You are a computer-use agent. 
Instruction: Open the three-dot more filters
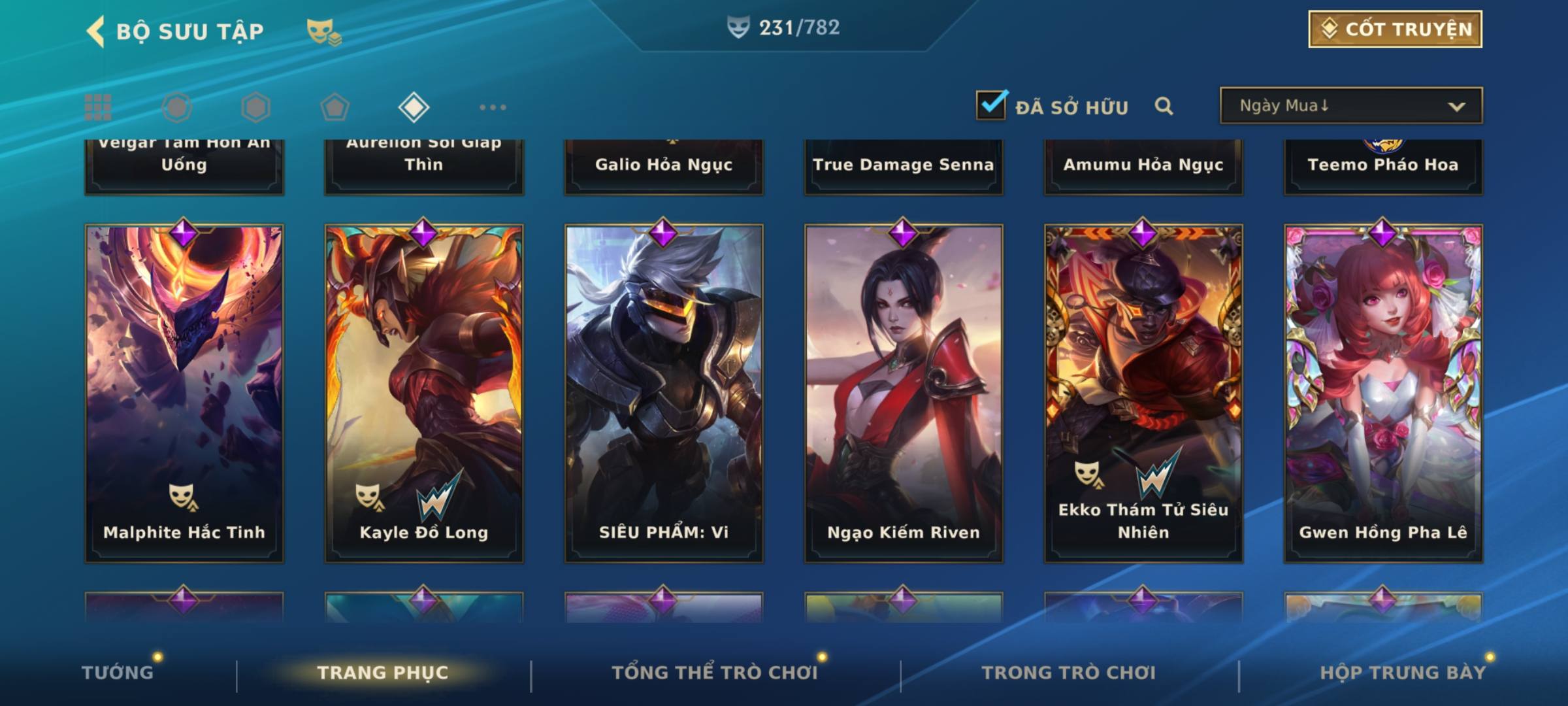493,107
